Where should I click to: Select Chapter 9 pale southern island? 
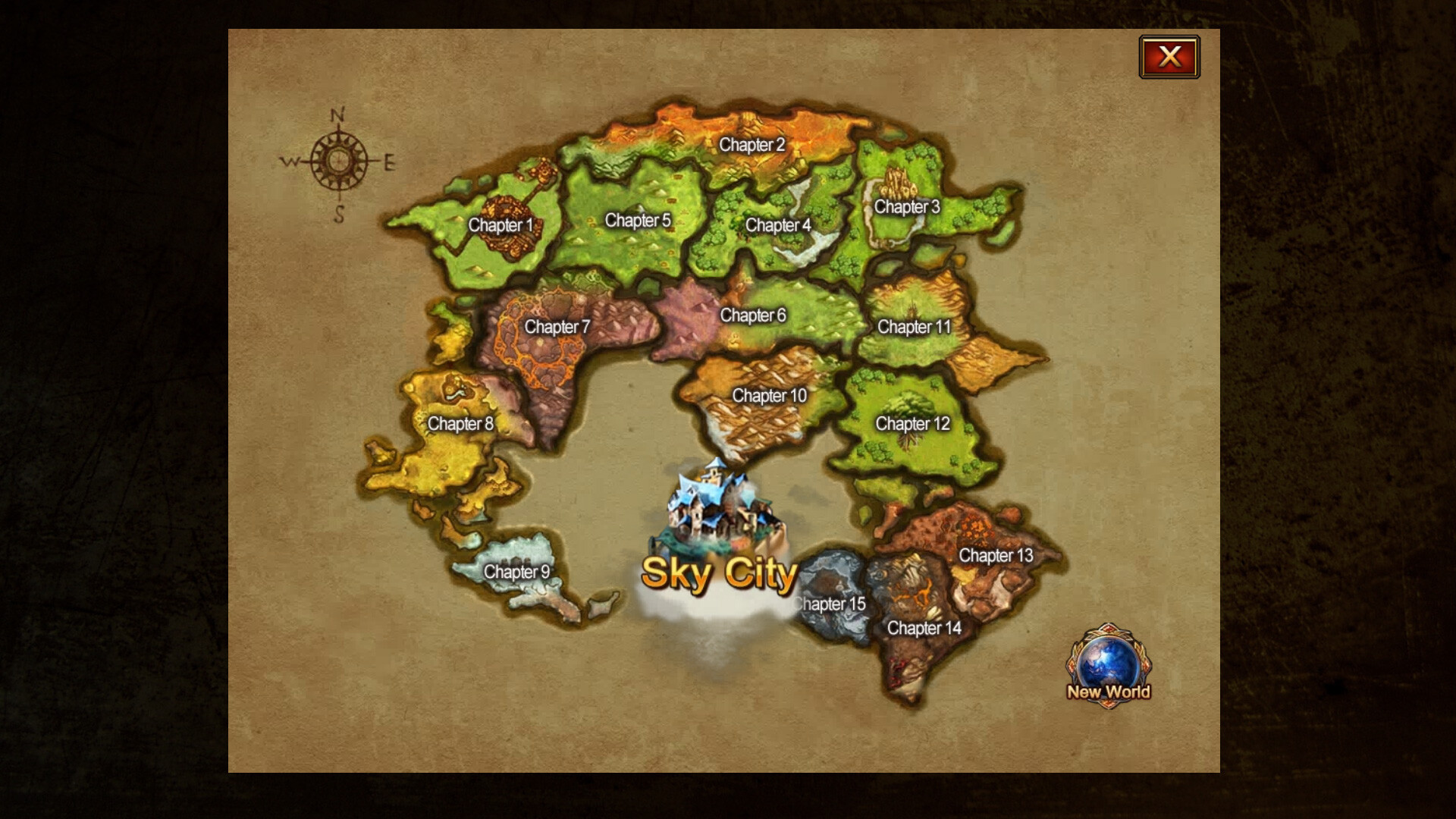pyautogui.click(x=518, y=573)
